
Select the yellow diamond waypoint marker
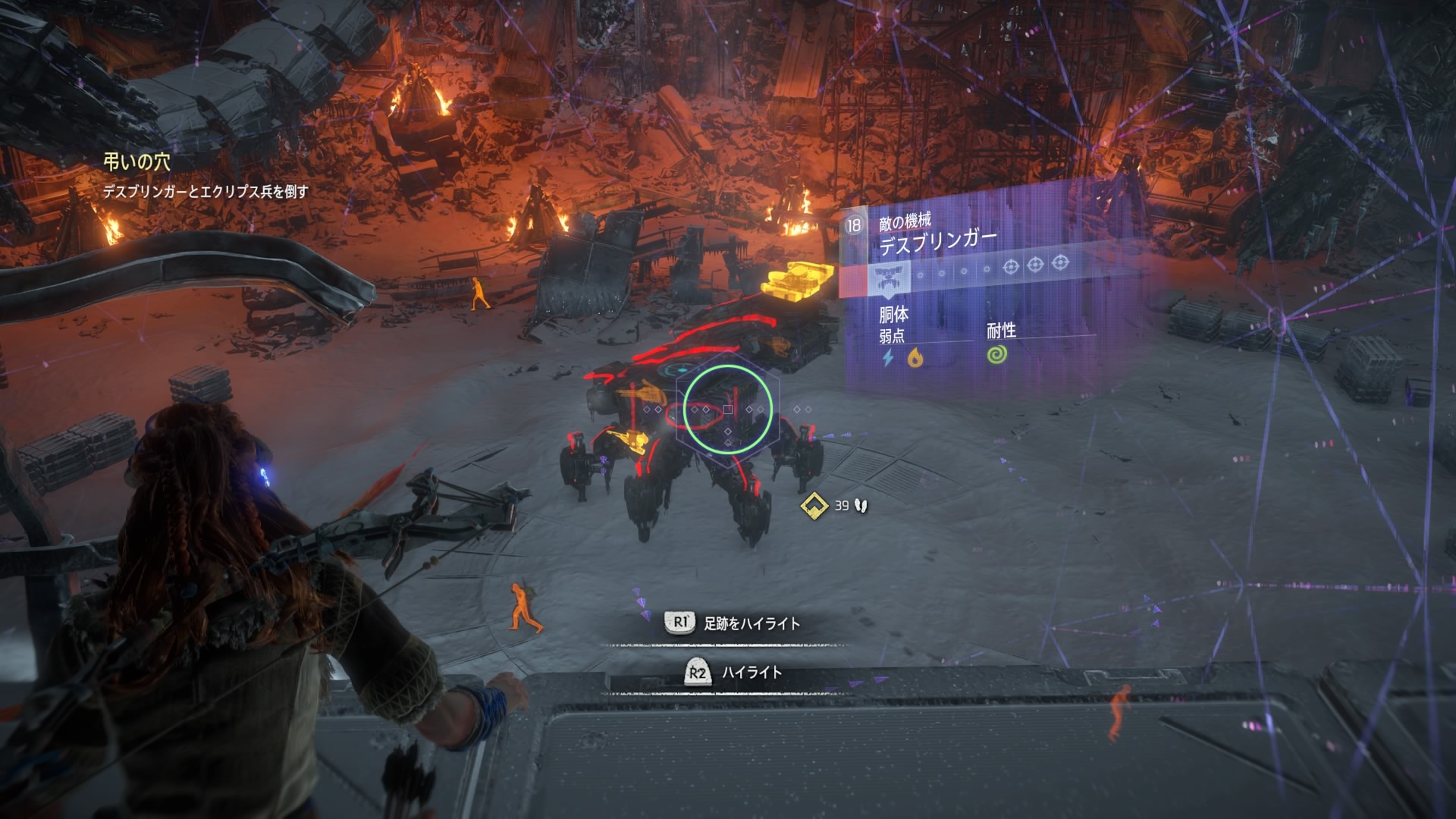click(814, 505)
